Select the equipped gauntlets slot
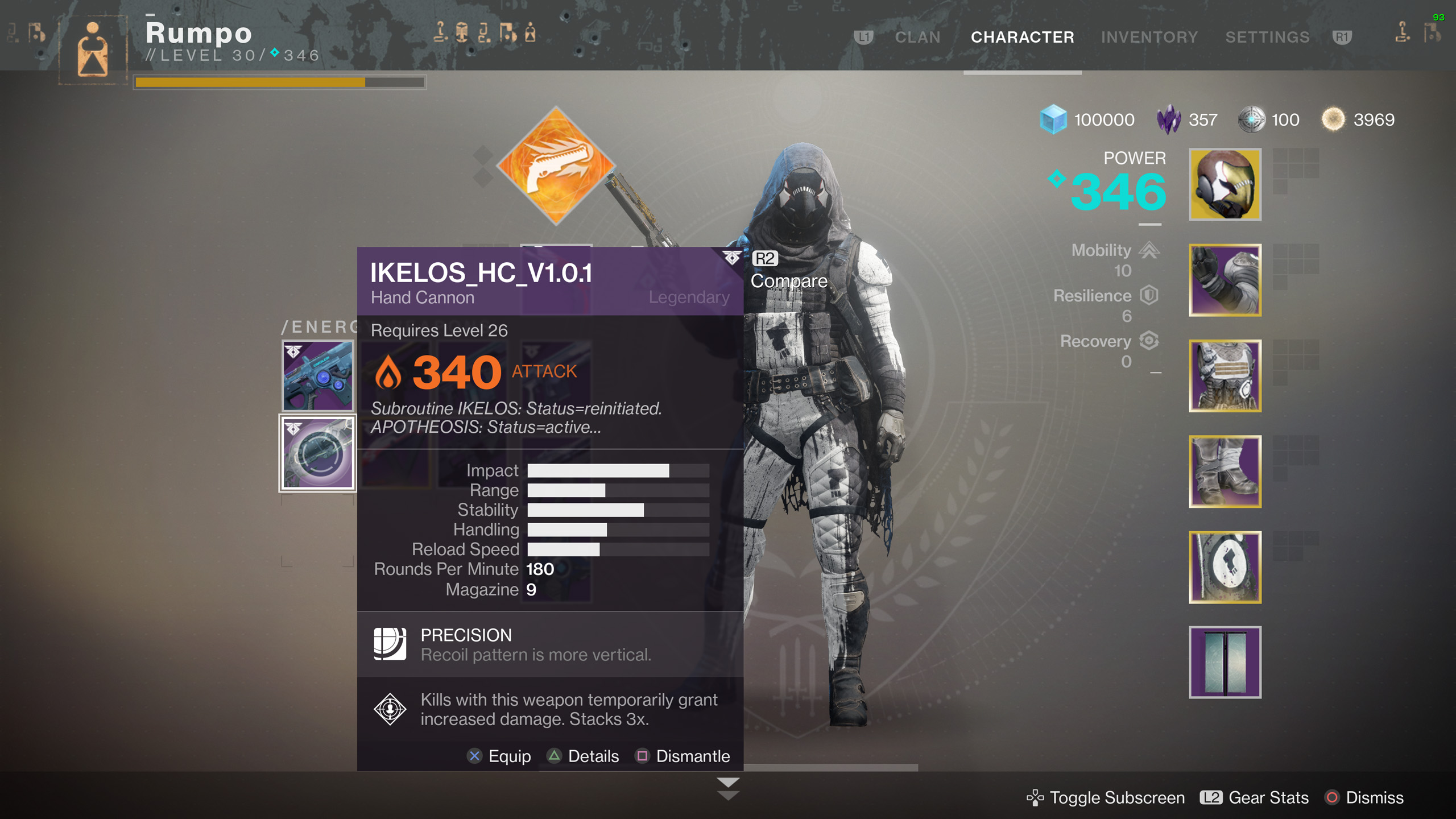This screenshot has height=819, width=1456. [x=1225, y=280]
